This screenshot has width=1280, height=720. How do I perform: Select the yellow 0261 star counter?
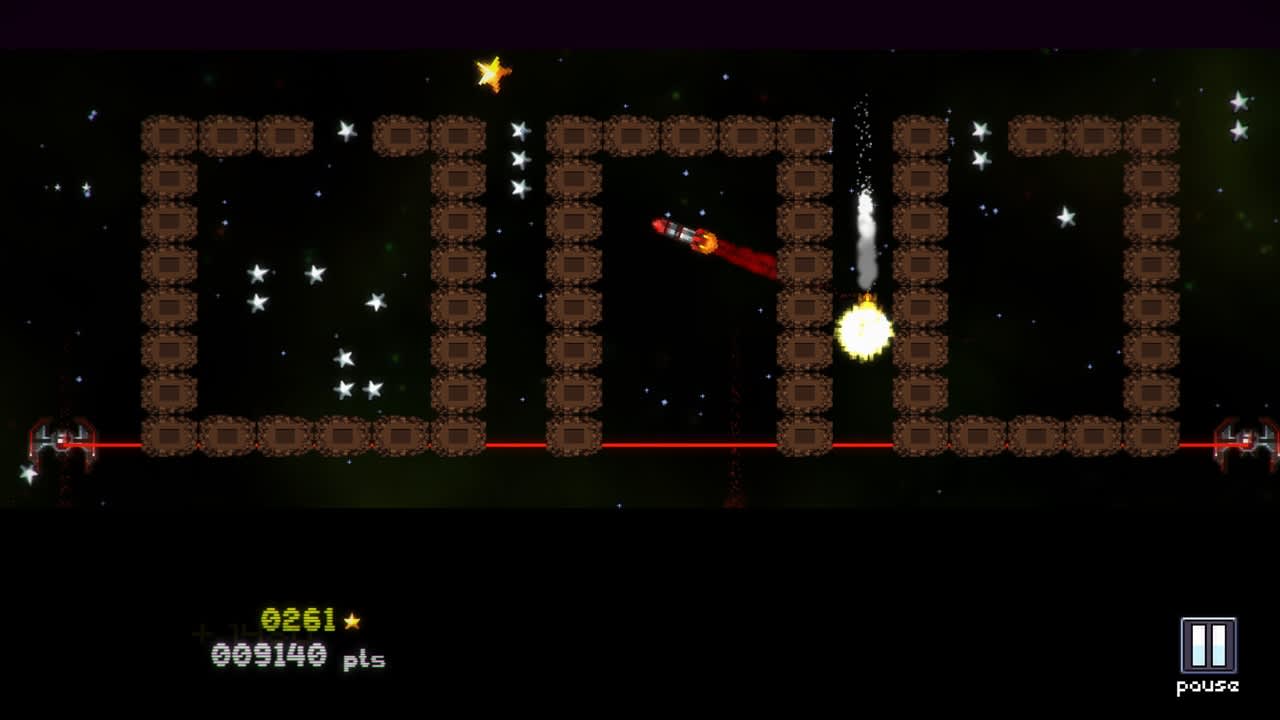pyautogui.click(x=298, y=620)
